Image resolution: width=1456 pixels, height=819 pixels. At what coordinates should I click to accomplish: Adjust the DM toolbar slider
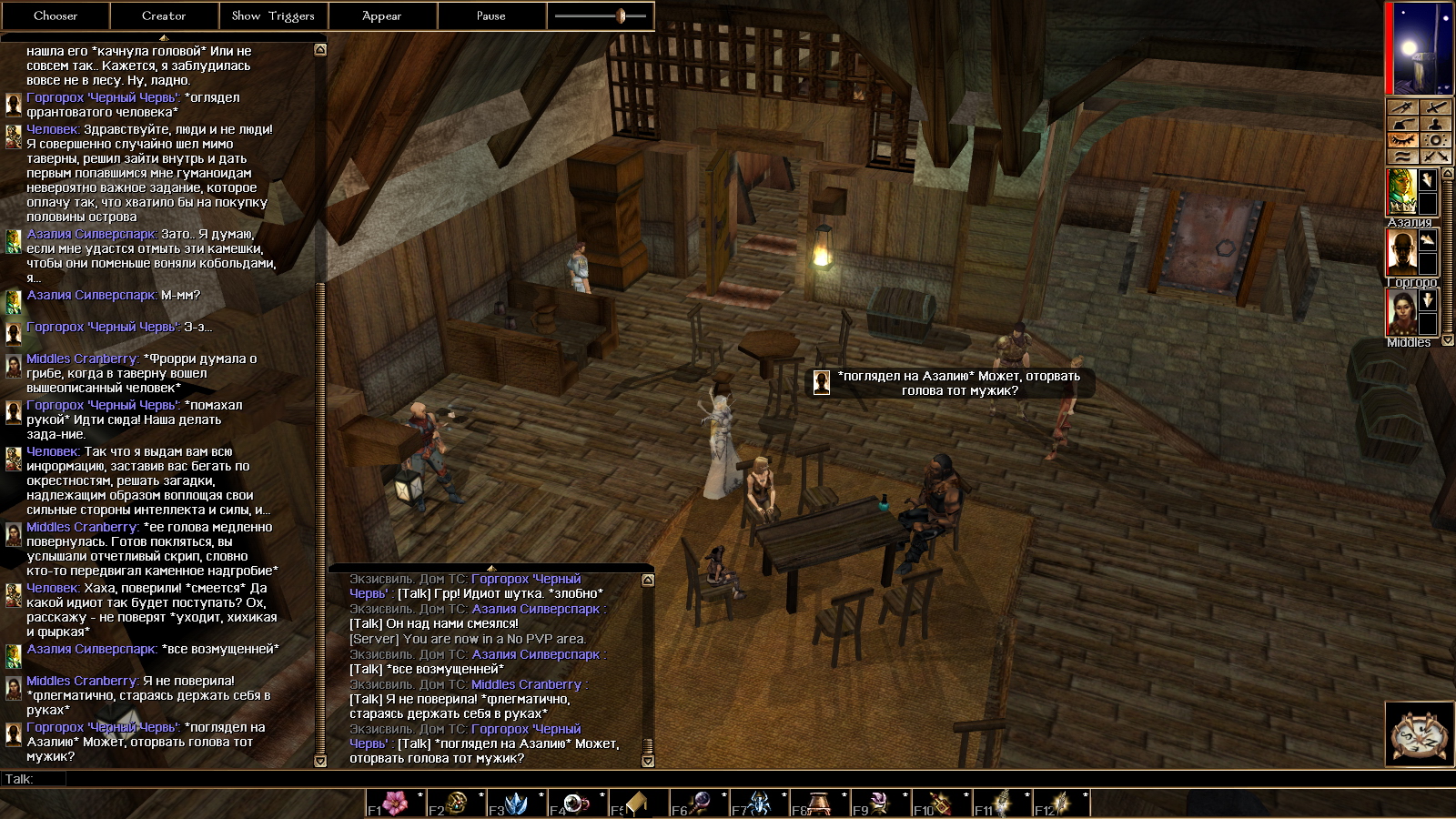[x=621, y=15]
